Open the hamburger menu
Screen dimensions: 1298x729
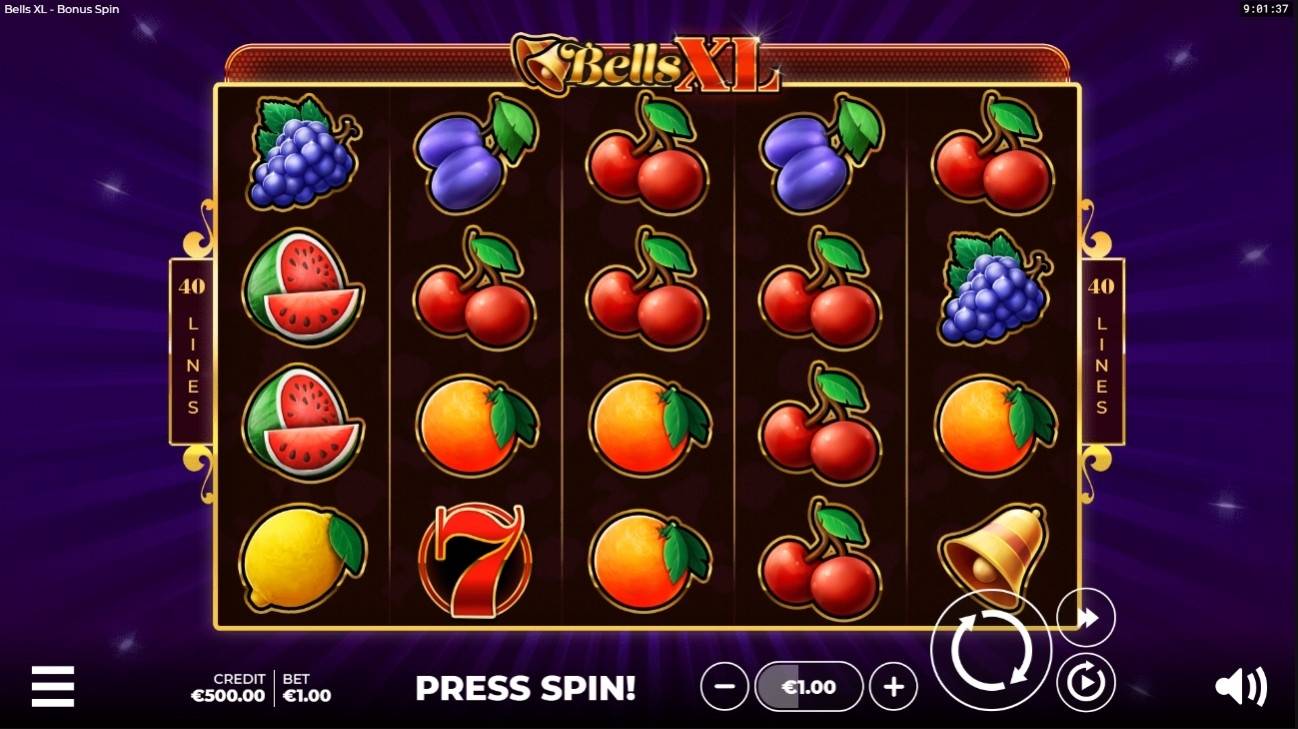click(51, 687)
